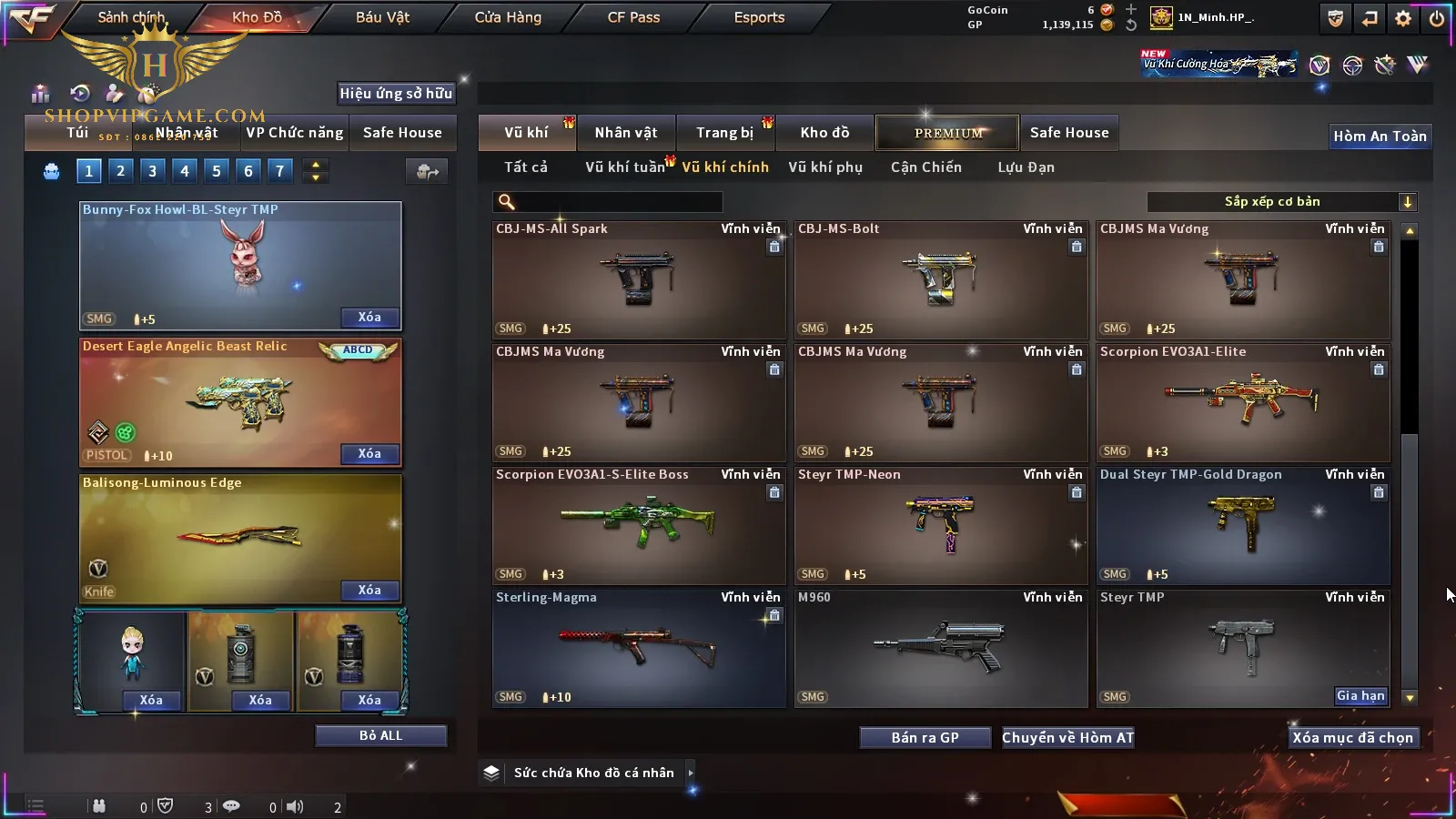Sell item with Bán ra GP
Image resolution: width=1456 pixels, height=819 pixels.
tap(925, 738)
